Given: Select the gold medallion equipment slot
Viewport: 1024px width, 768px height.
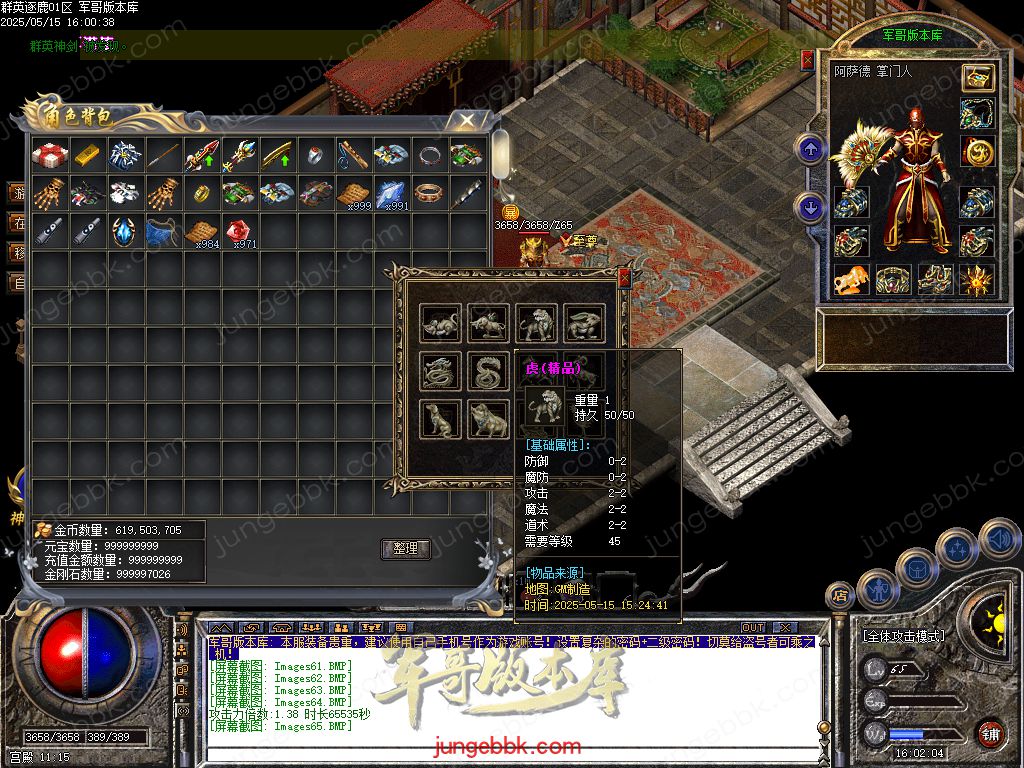Looking at the screenshot, I should (x=977, y=151).
